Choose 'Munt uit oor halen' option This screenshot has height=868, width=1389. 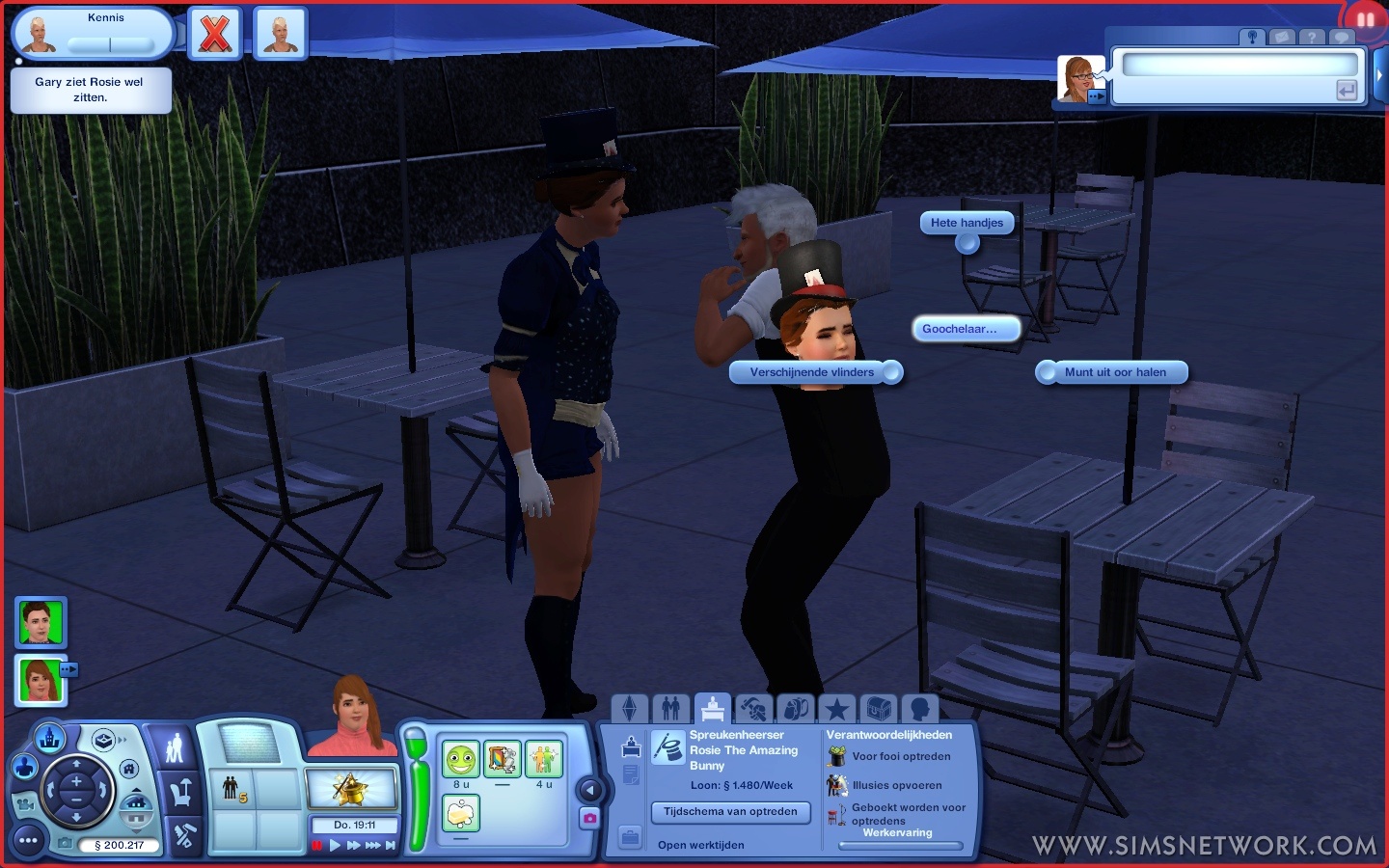(x=1115, y=372)
